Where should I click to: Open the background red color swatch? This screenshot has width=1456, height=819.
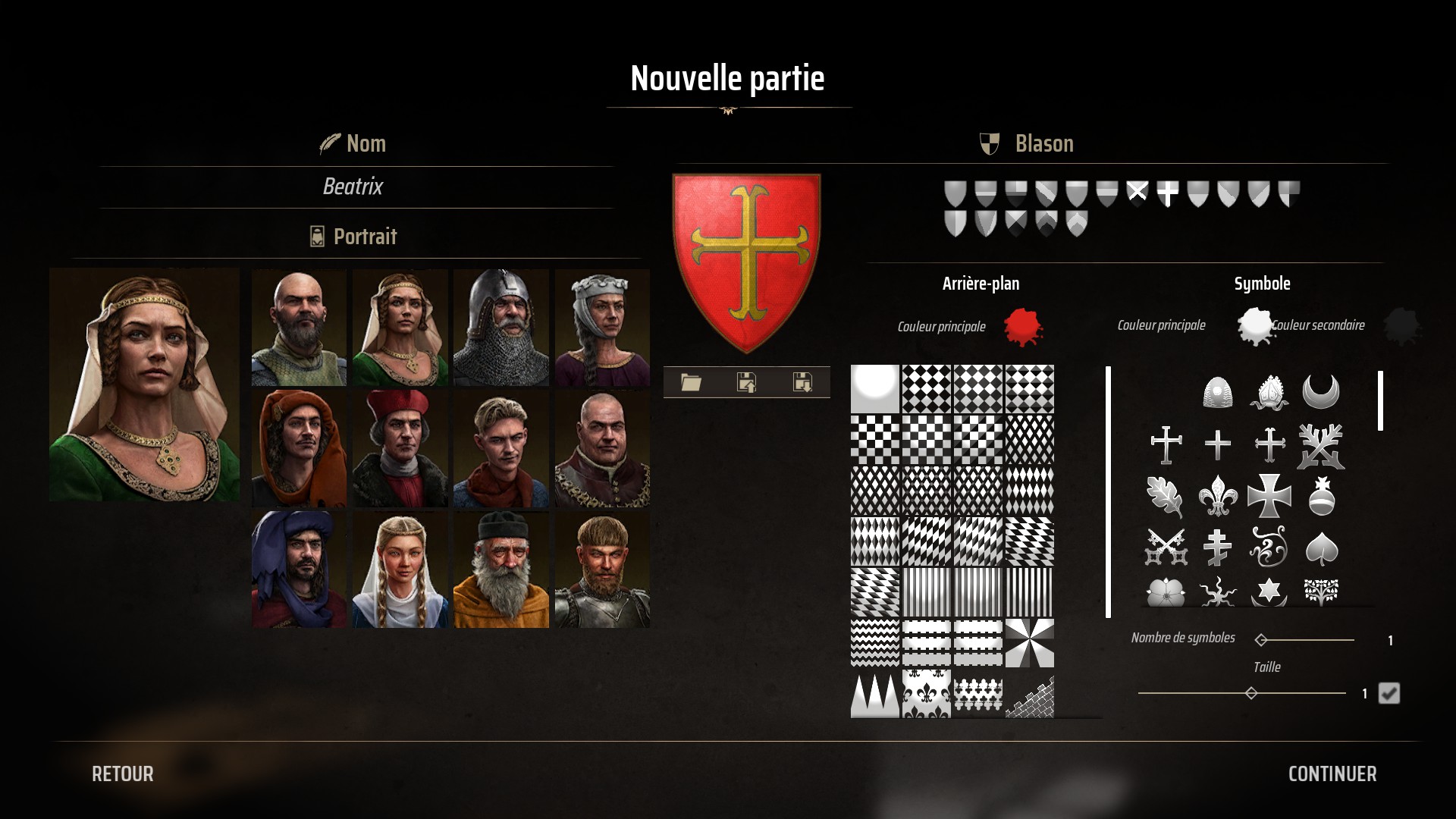pyautogui.click(x=1022, y=327)
